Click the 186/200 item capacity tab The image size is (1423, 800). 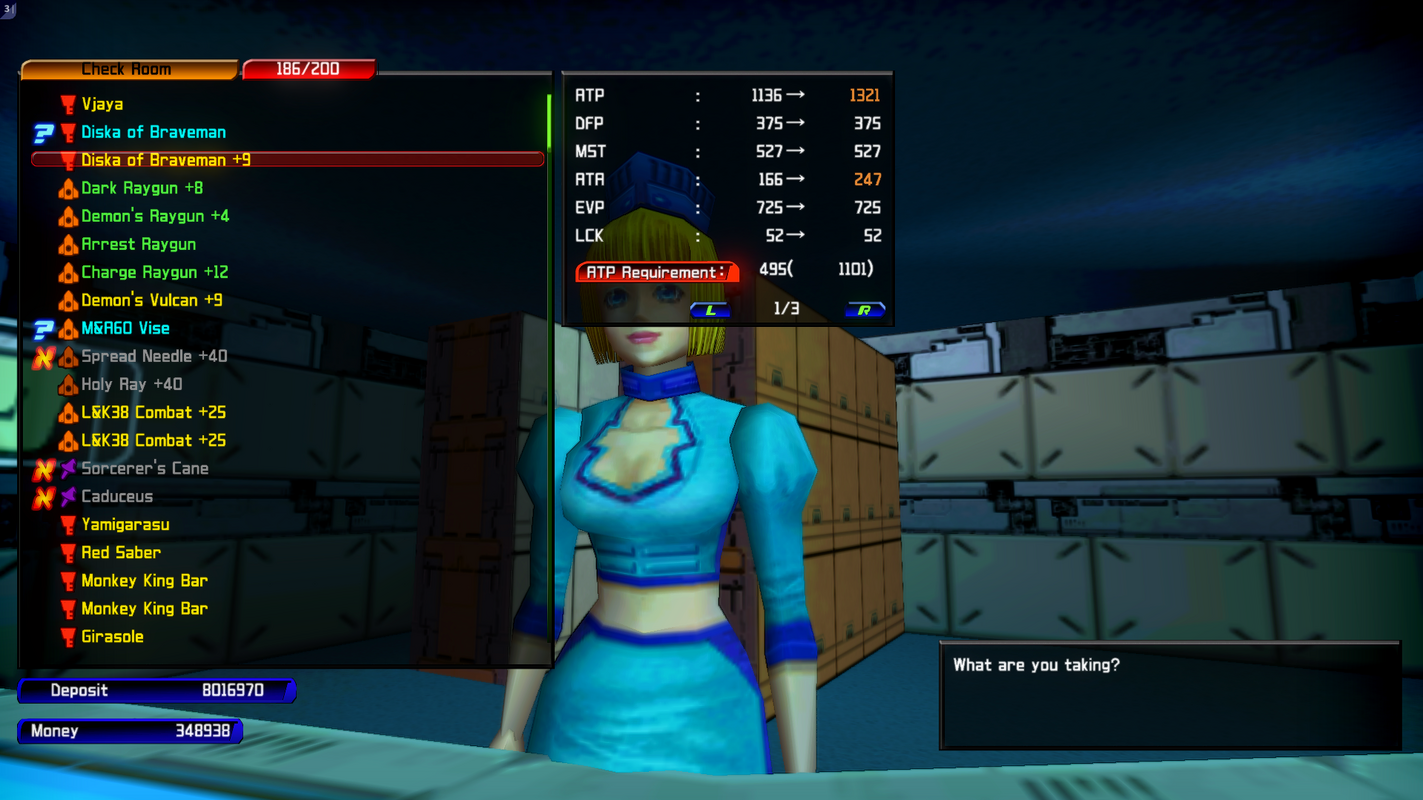click(x=308, y=69)
